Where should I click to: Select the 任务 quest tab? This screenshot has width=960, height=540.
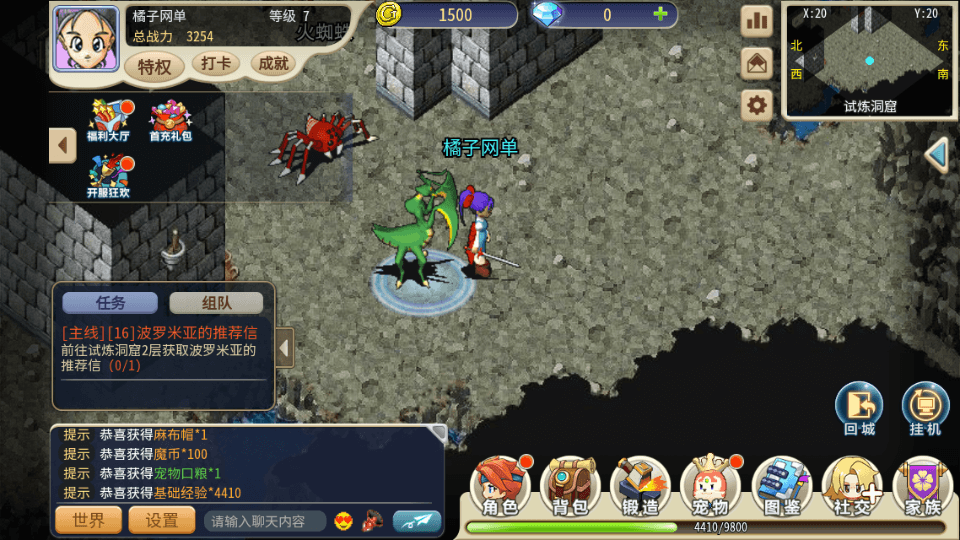coord(110,303)
